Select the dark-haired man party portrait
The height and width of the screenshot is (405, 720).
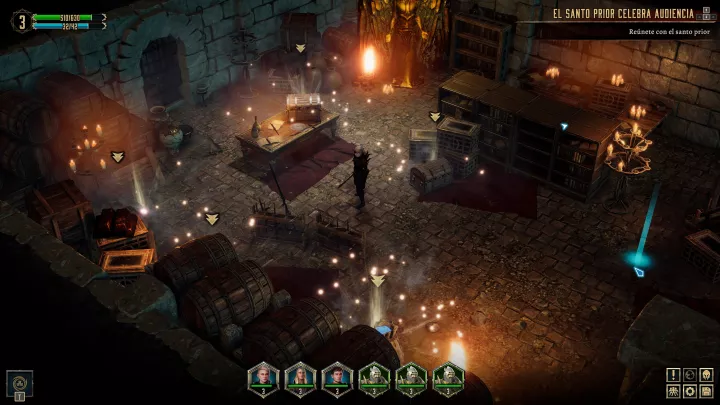point(337,377)
